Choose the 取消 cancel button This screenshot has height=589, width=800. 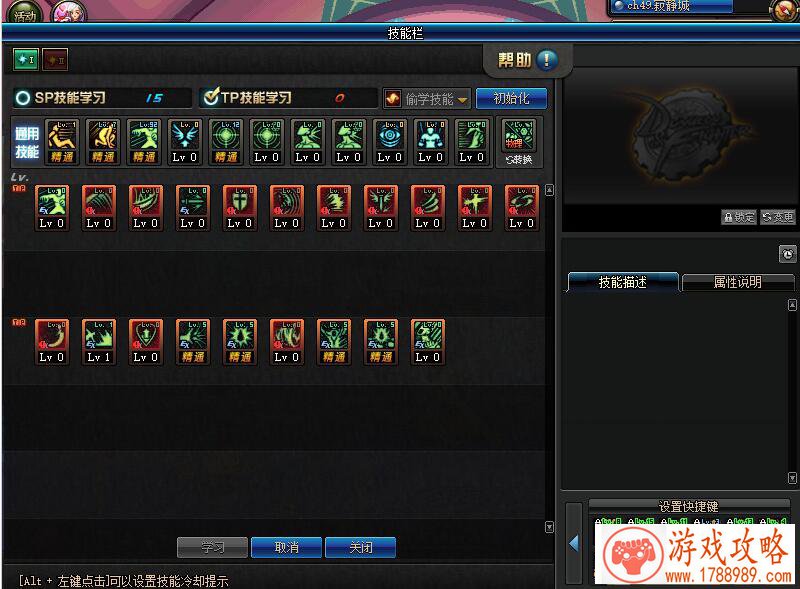tap(286, 548)
